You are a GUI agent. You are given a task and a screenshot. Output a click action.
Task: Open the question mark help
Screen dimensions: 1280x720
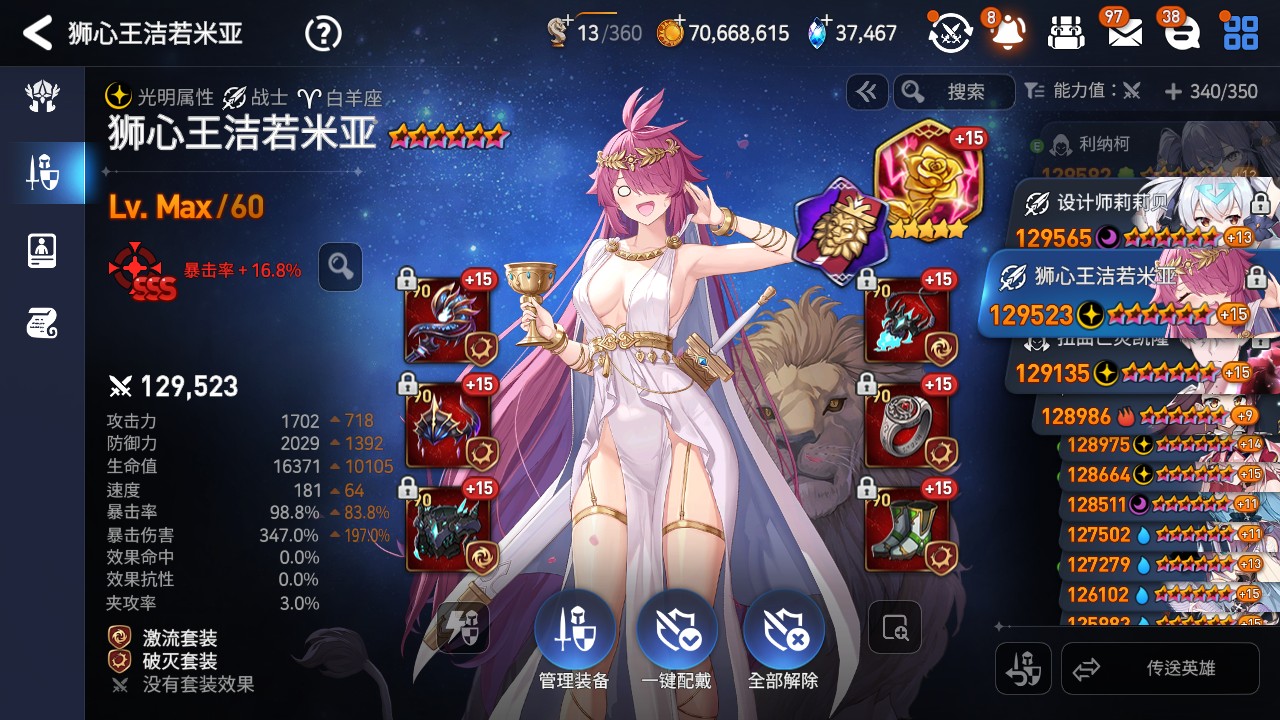[323, 34]
